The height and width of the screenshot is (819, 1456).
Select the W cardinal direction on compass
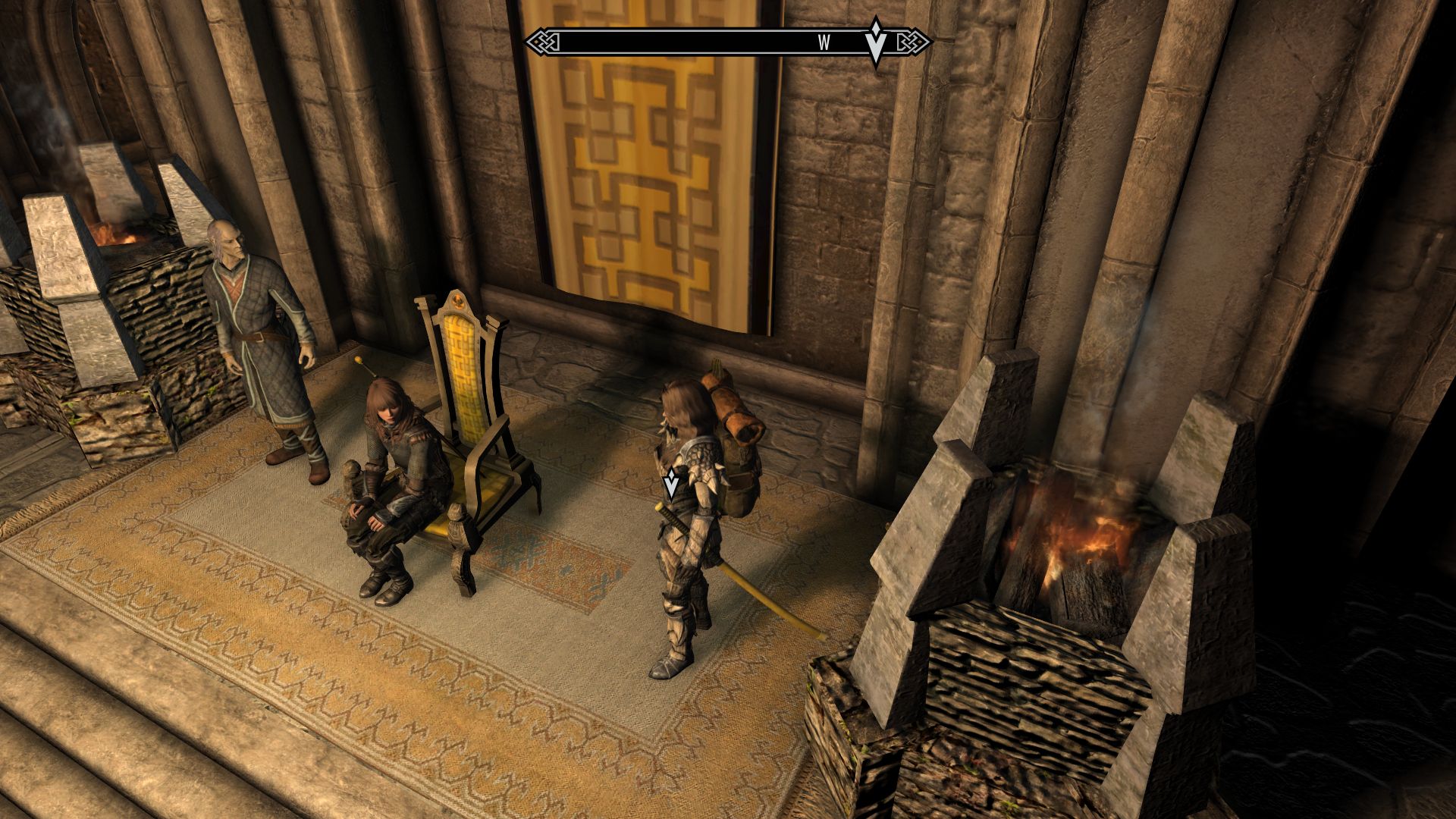click(824, 43)
